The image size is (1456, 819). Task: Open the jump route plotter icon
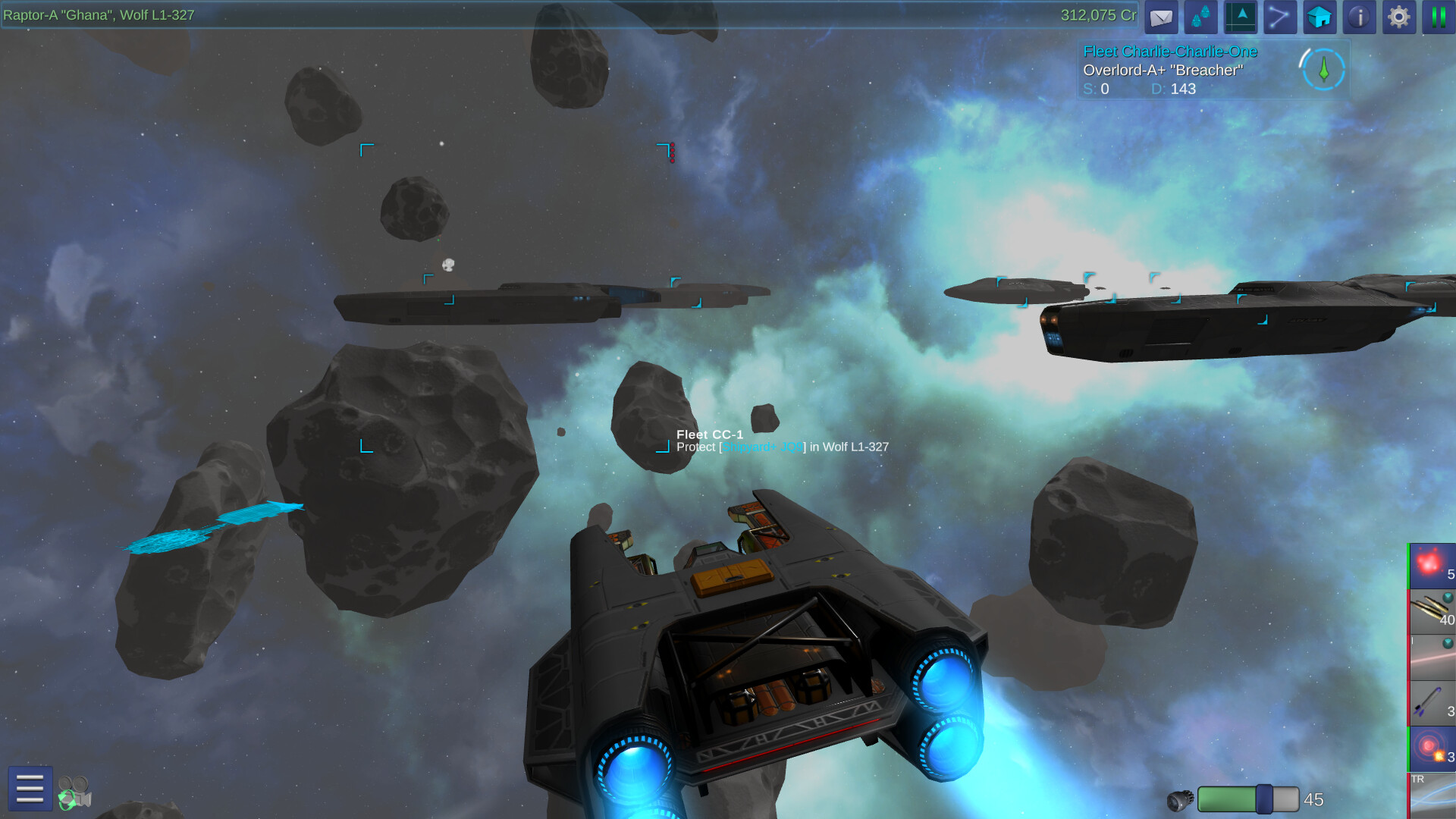(x=1280, y=17)
